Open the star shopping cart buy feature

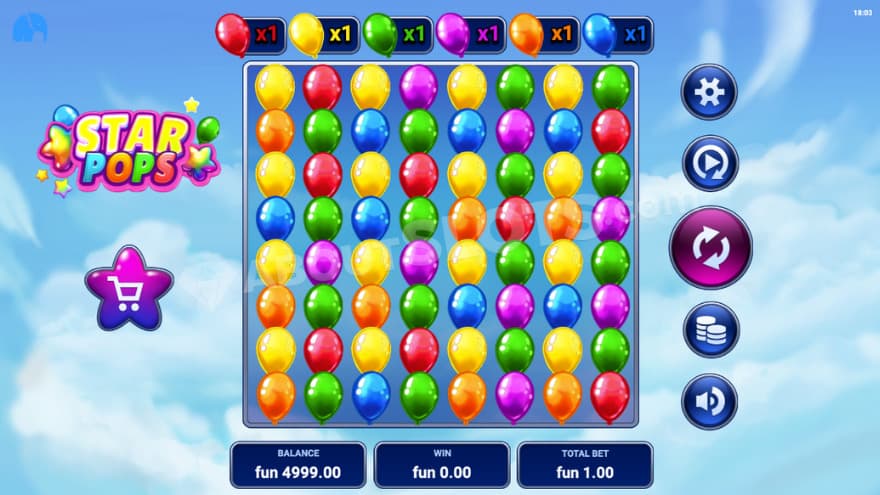click(x=129, y=291)
